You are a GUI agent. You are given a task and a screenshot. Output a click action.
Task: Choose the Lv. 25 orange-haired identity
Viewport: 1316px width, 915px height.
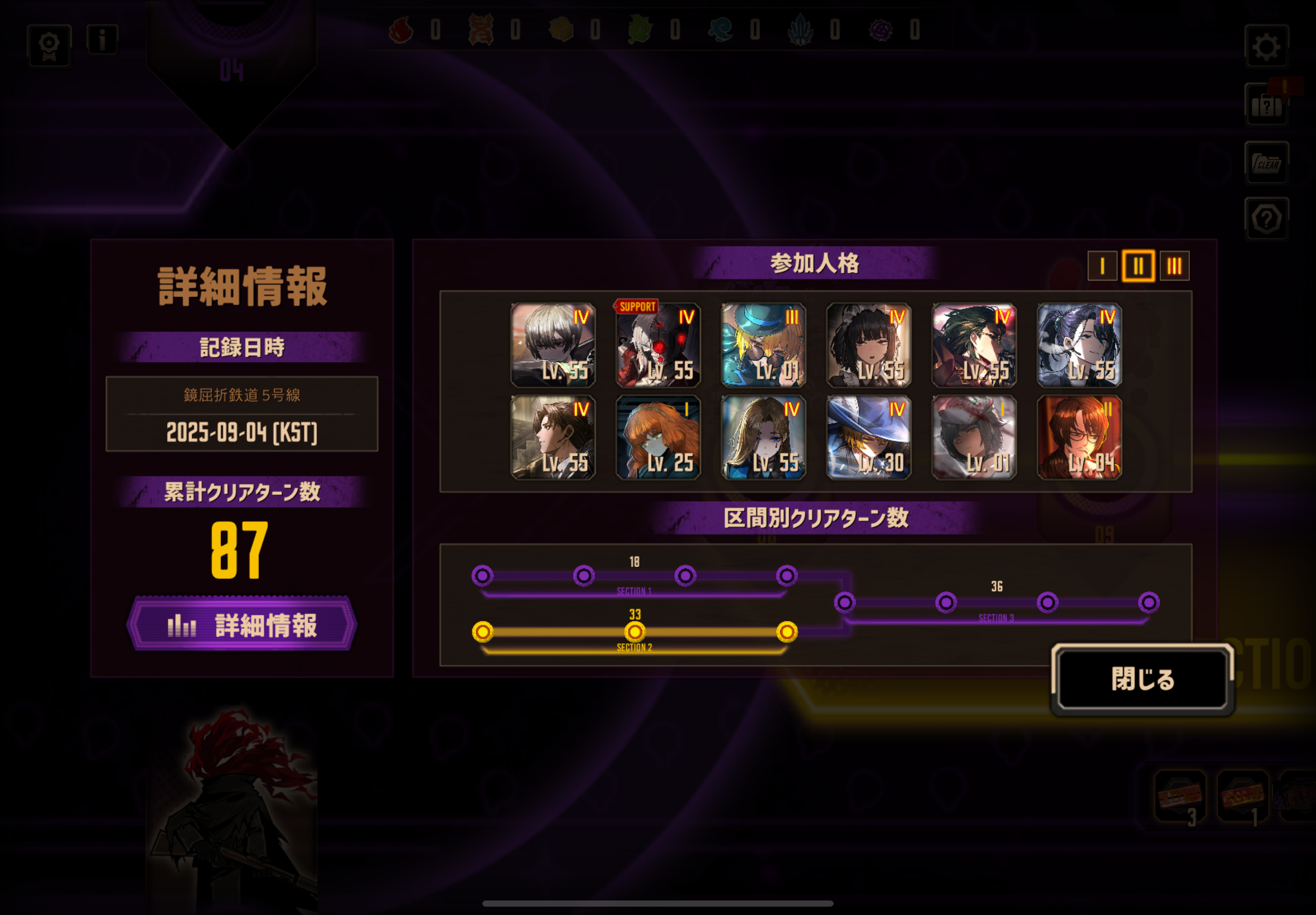pos(657,437)
